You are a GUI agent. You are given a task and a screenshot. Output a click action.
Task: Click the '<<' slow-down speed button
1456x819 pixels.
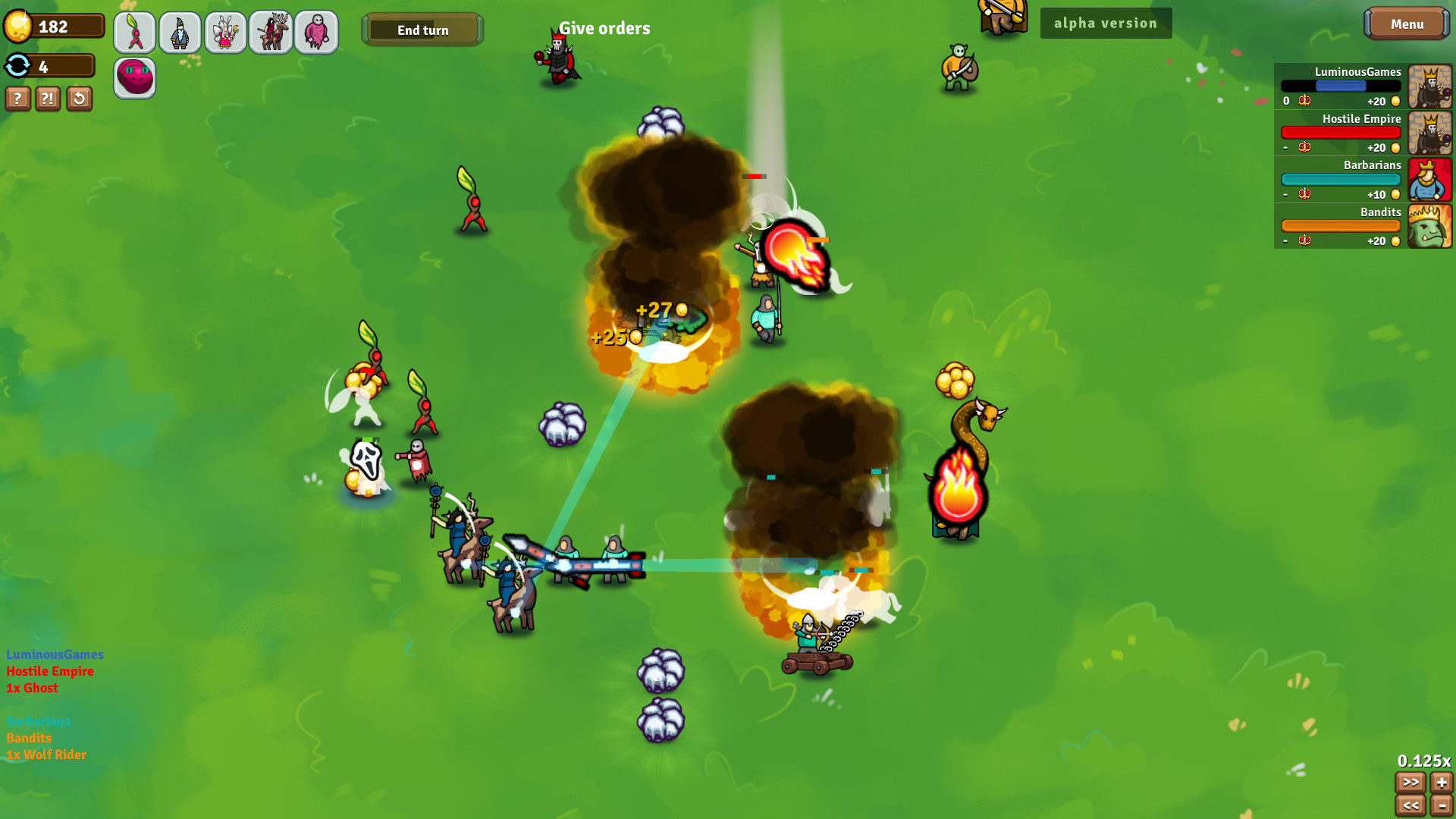(1412, 806)
